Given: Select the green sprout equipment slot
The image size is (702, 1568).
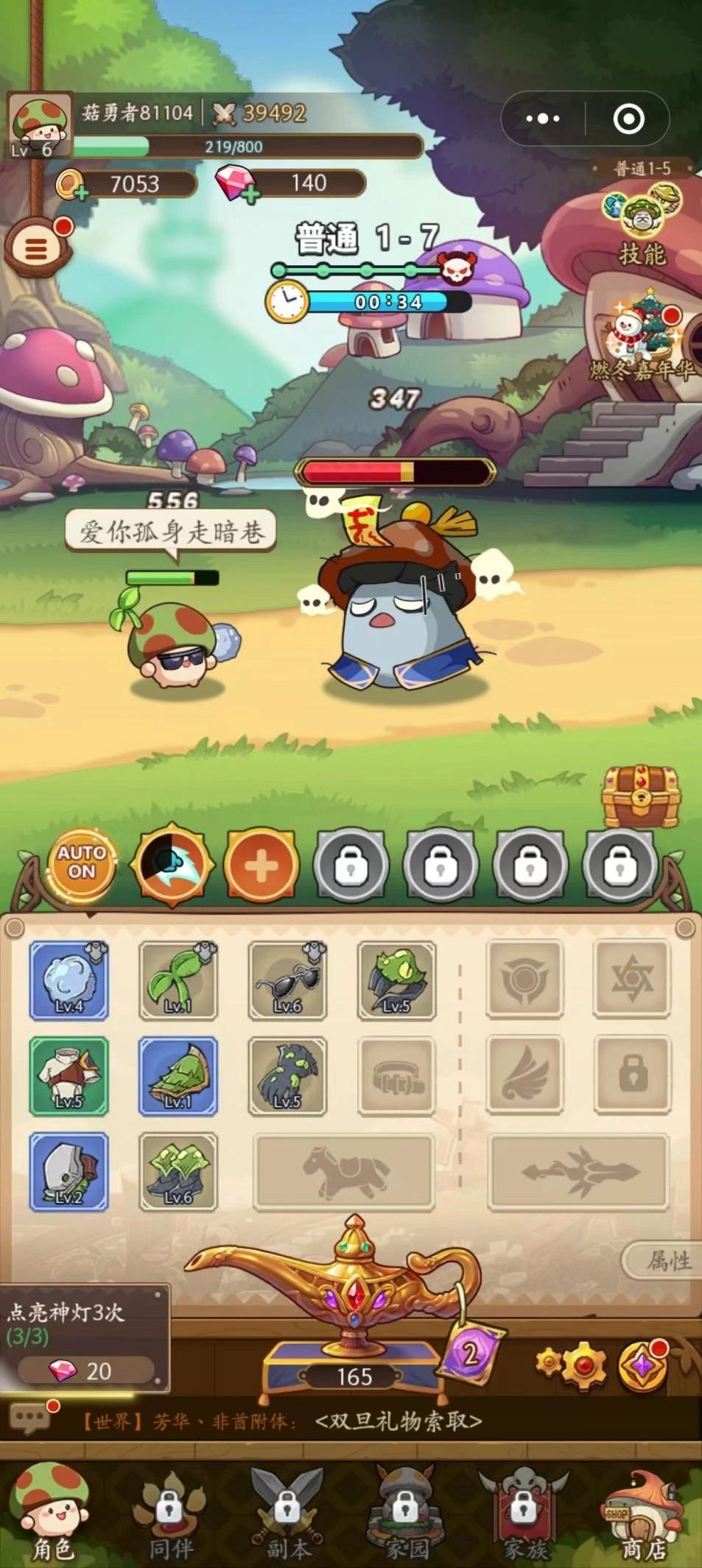Looking at the screenshot, I should point(178,980).
